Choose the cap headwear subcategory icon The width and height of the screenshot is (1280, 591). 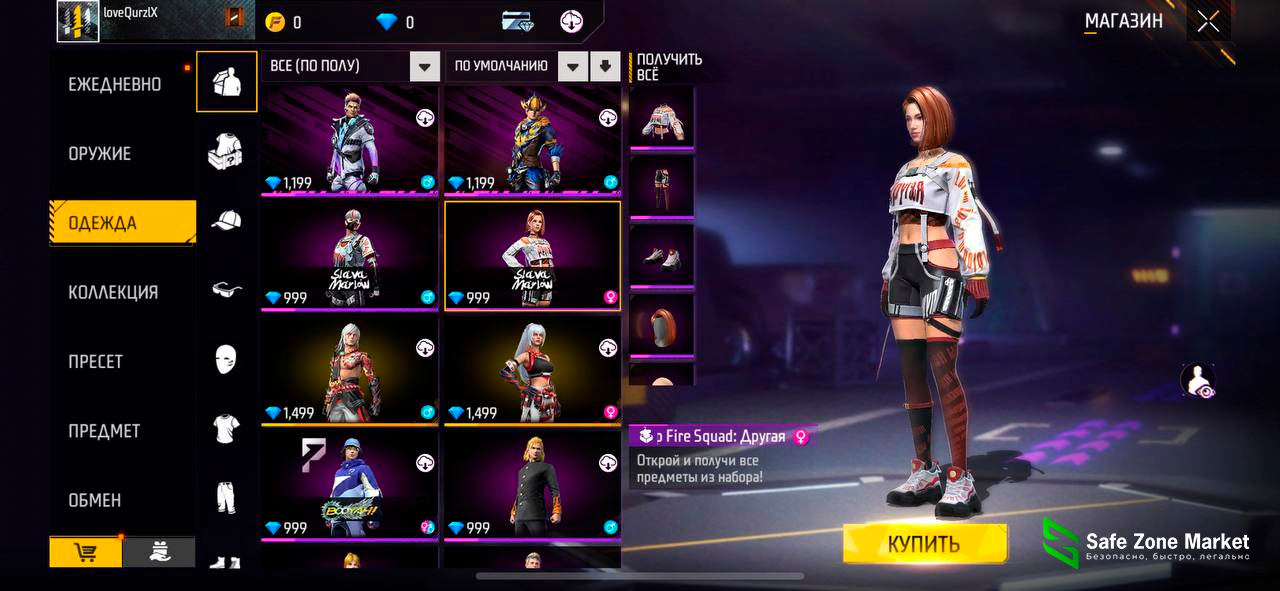click(x=226, y=220)
